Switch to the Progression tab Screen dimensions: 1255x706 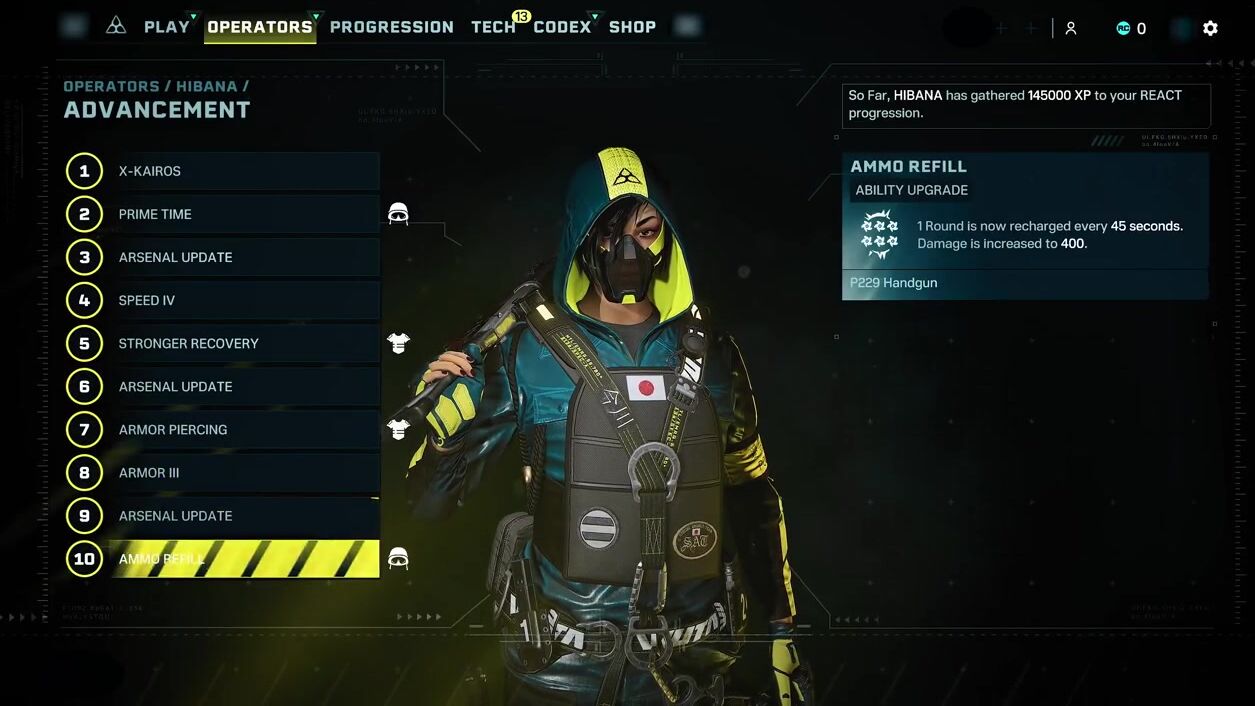coord(391,27)
